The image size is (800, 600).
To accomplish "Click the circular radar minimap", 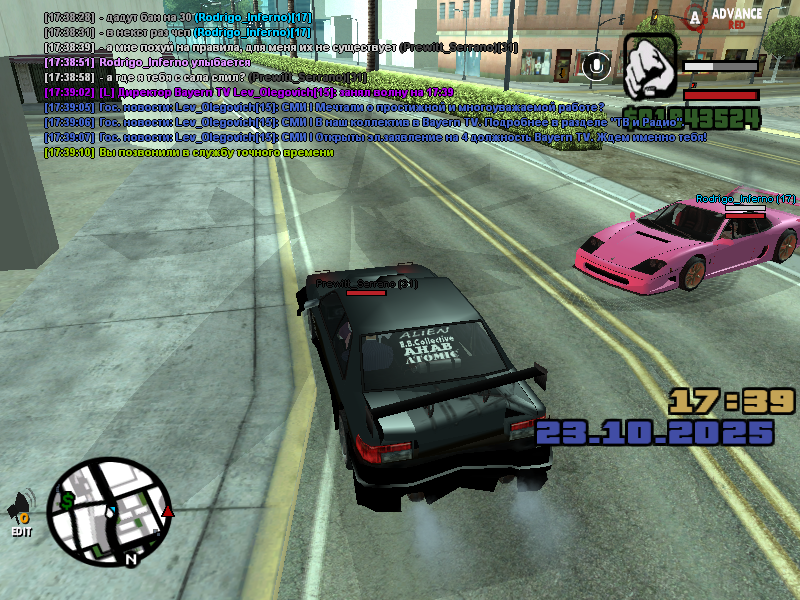I will [112, 511].
